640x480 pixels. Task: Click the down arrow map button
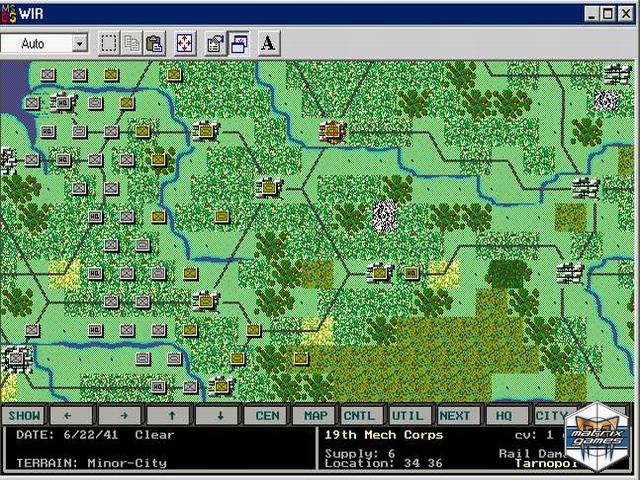click(x=219, y=416)
